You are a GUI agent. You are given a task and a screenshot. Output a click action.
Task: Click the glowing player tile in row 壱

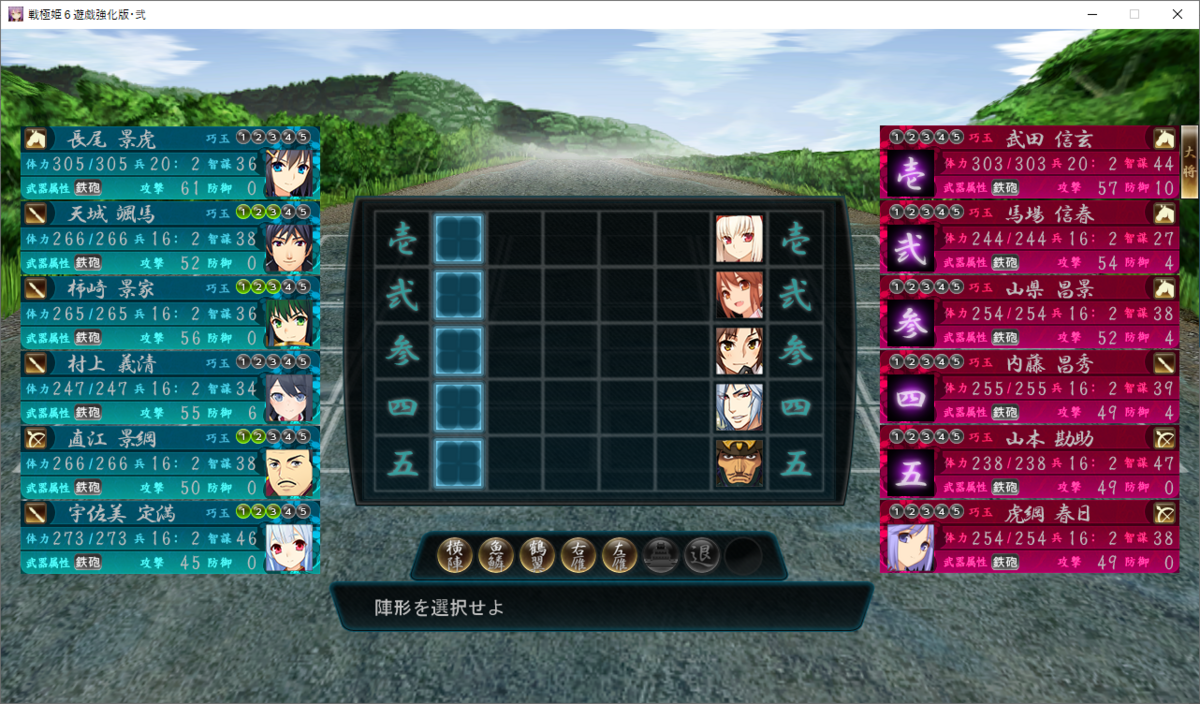[x=459, y=239]
